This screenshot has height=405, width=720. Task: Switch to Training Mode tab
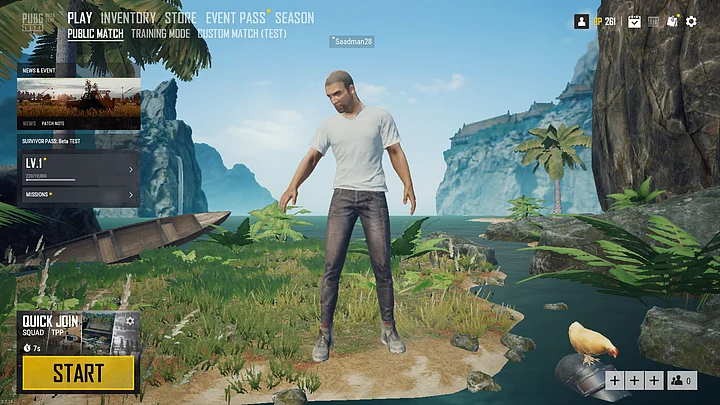[x=160, y=33]
